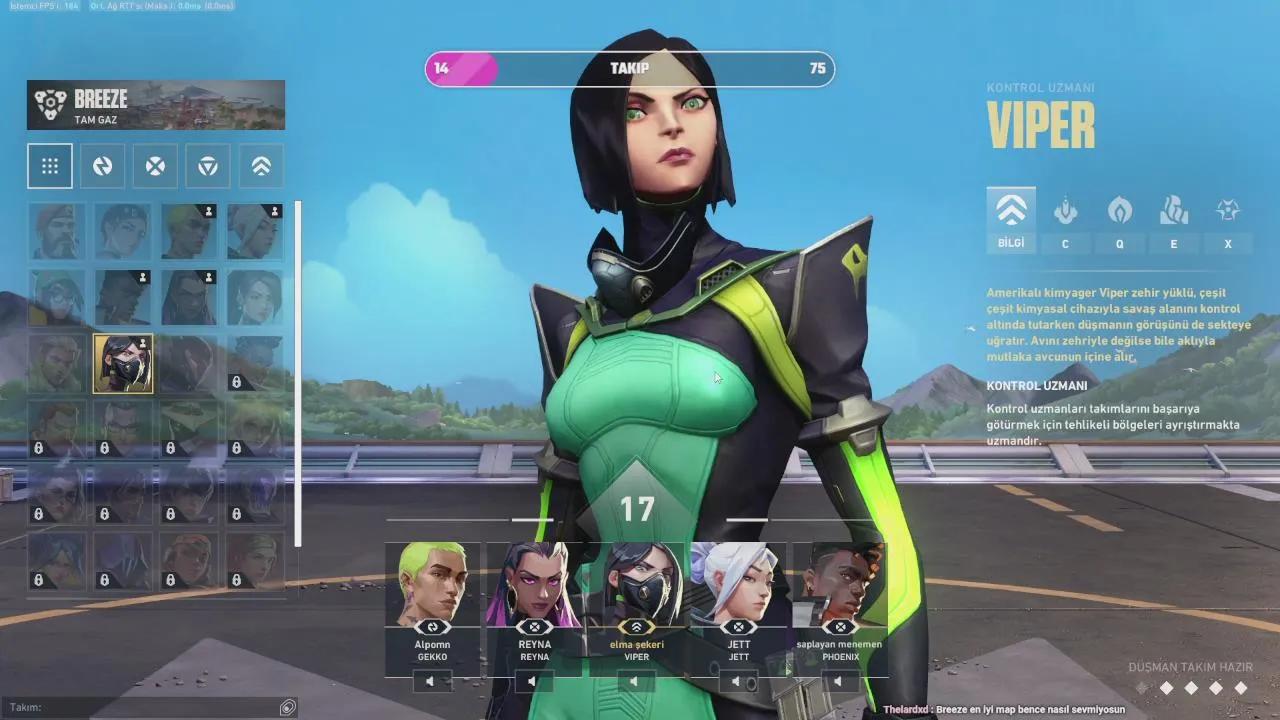Open elma şekeri's VIPER player card

point(636,600)
